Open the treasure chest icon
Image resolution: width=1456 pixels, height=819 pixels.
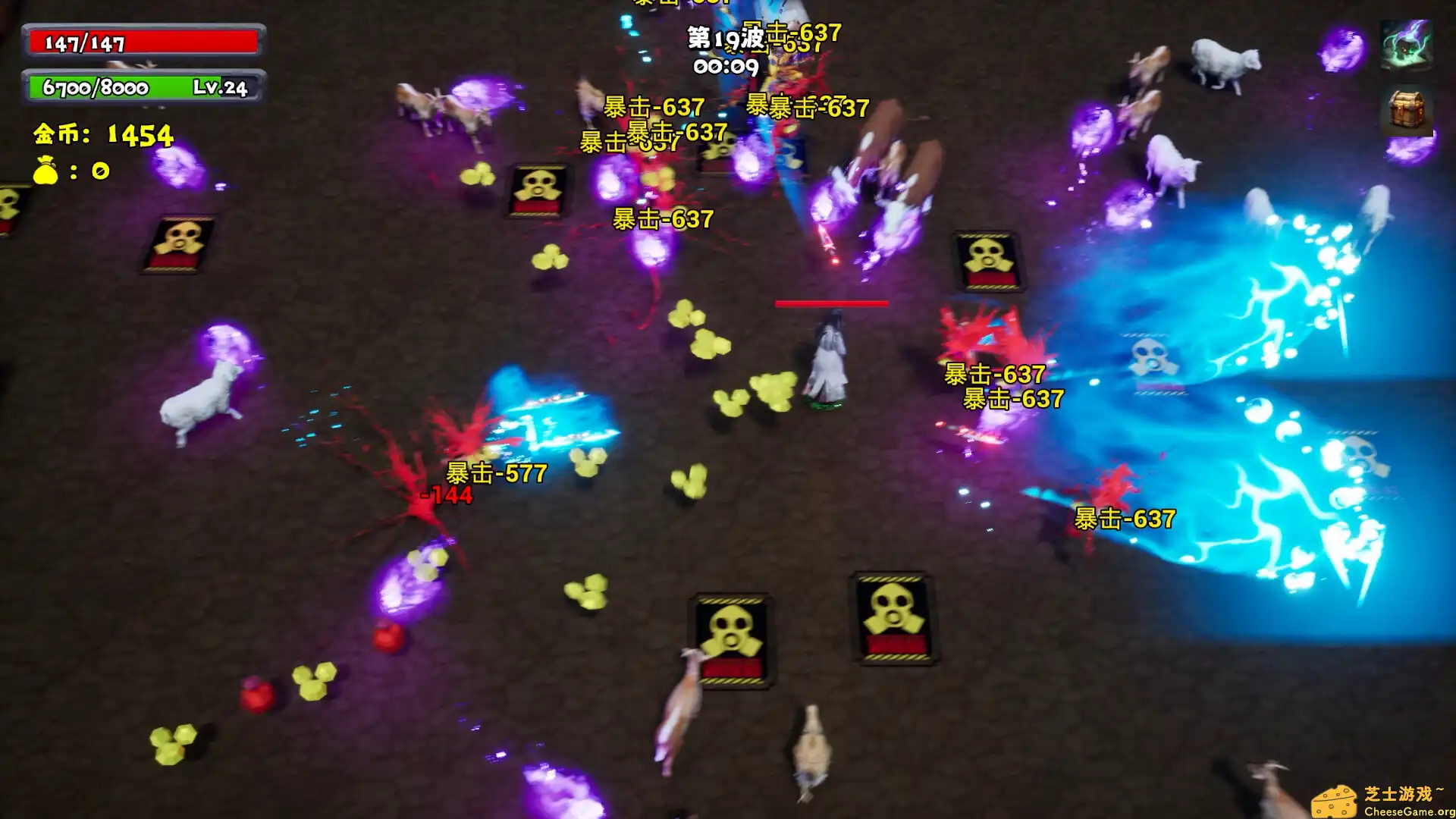coord(1406,109)
